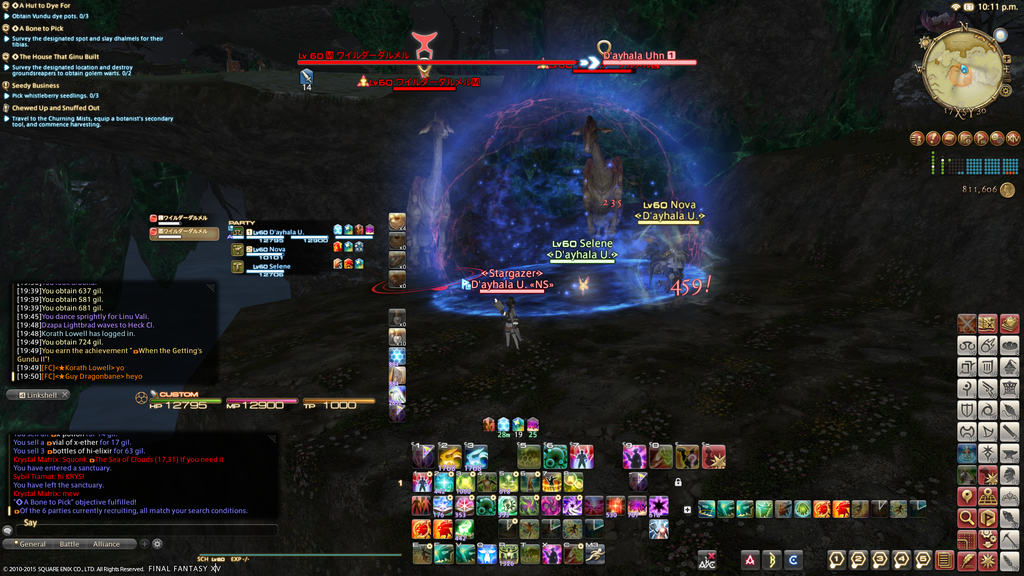Screen dimensions: 1024x576
Task: Open the circular minimap
Action: (964, 67)
